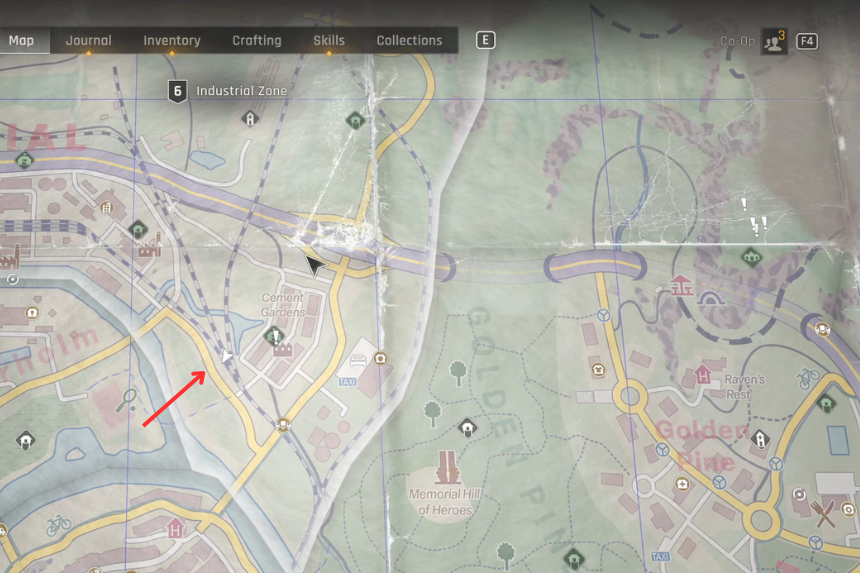
Task: Select the bicycle marker near Raven's Rest
Action: [x=808, y=378]
